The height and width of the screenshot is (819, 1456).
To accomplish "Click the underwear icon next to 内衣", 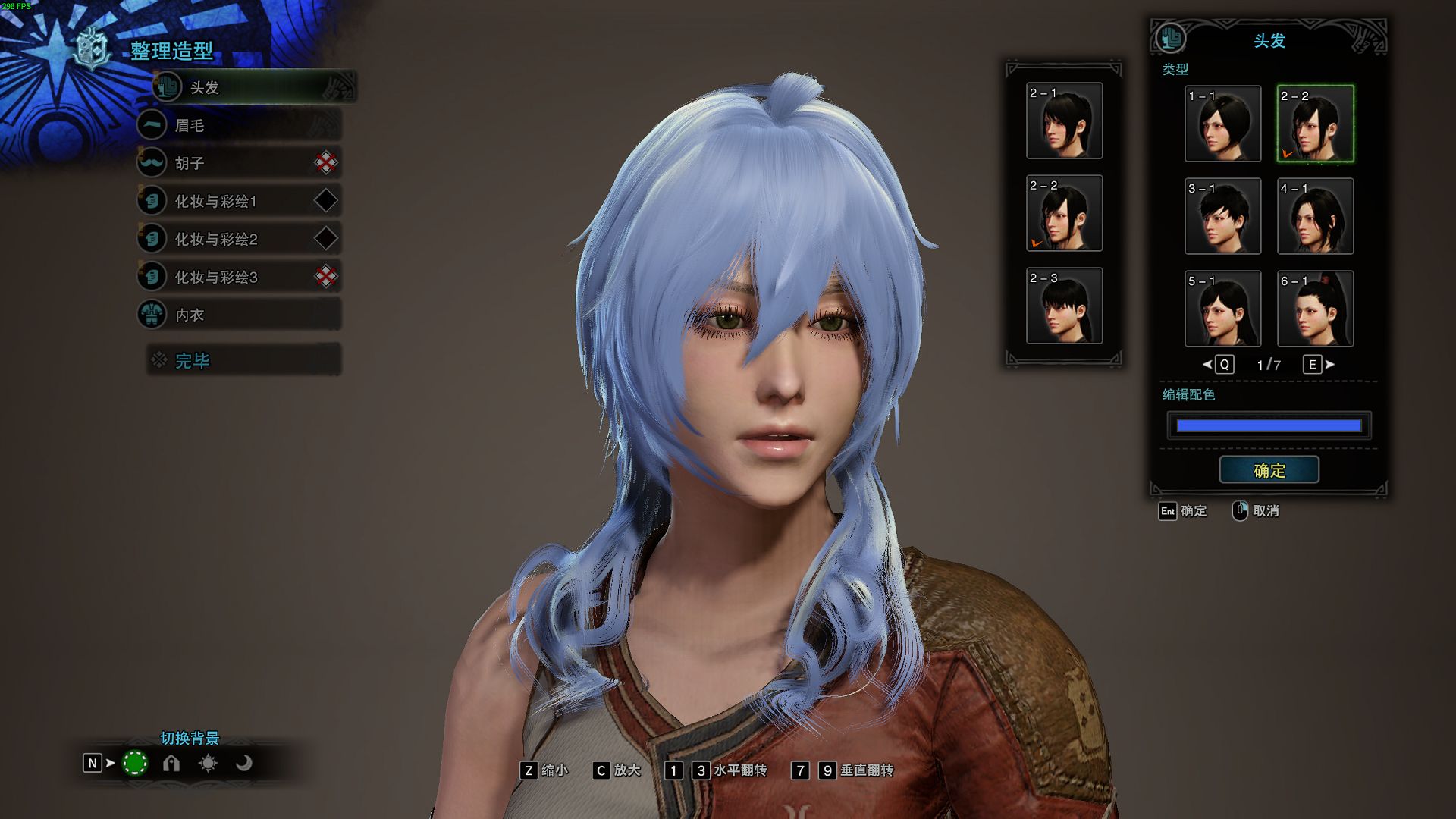I will point(152,314).
